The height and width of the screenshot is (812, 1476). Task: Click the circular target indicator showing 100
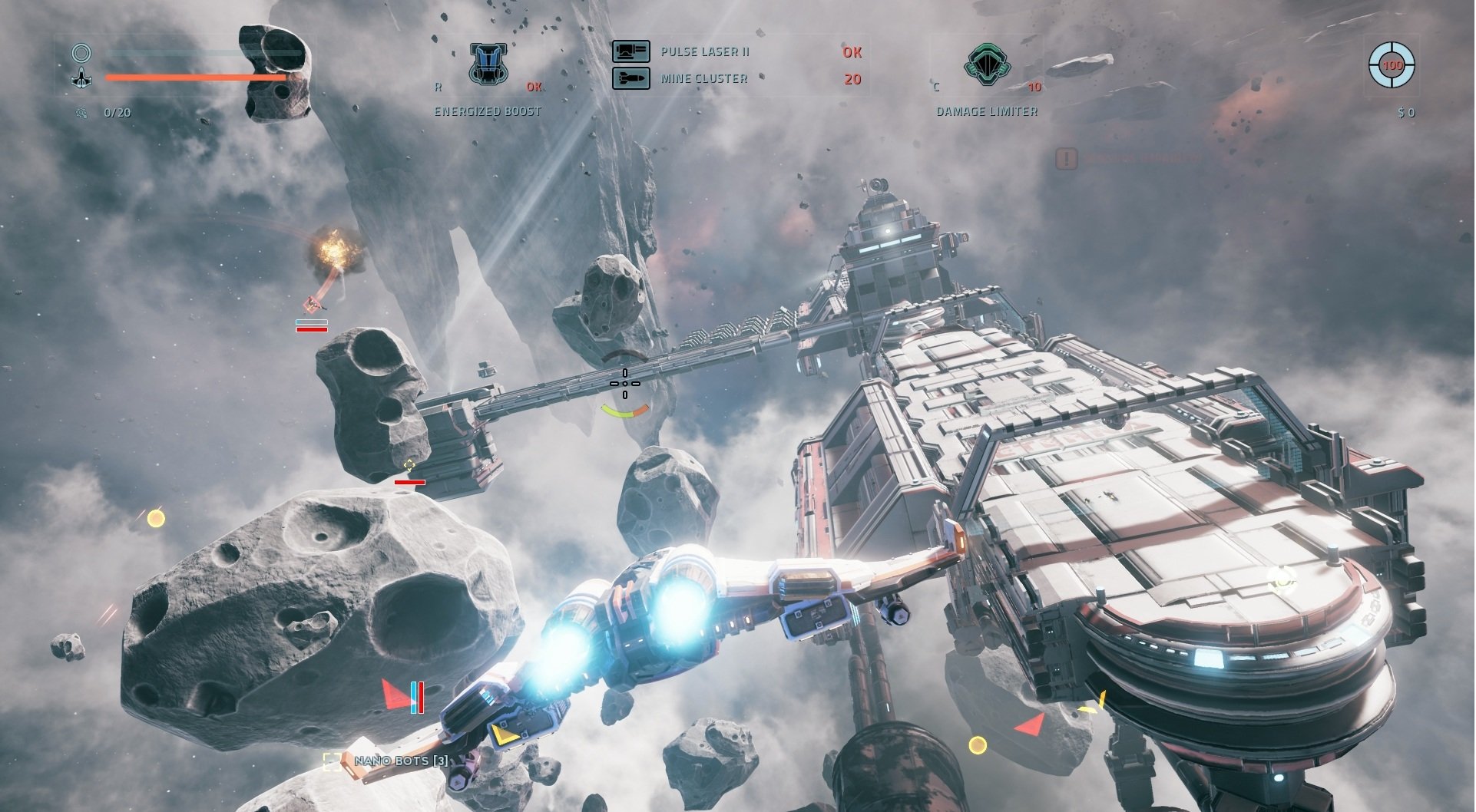point(1392,65)
